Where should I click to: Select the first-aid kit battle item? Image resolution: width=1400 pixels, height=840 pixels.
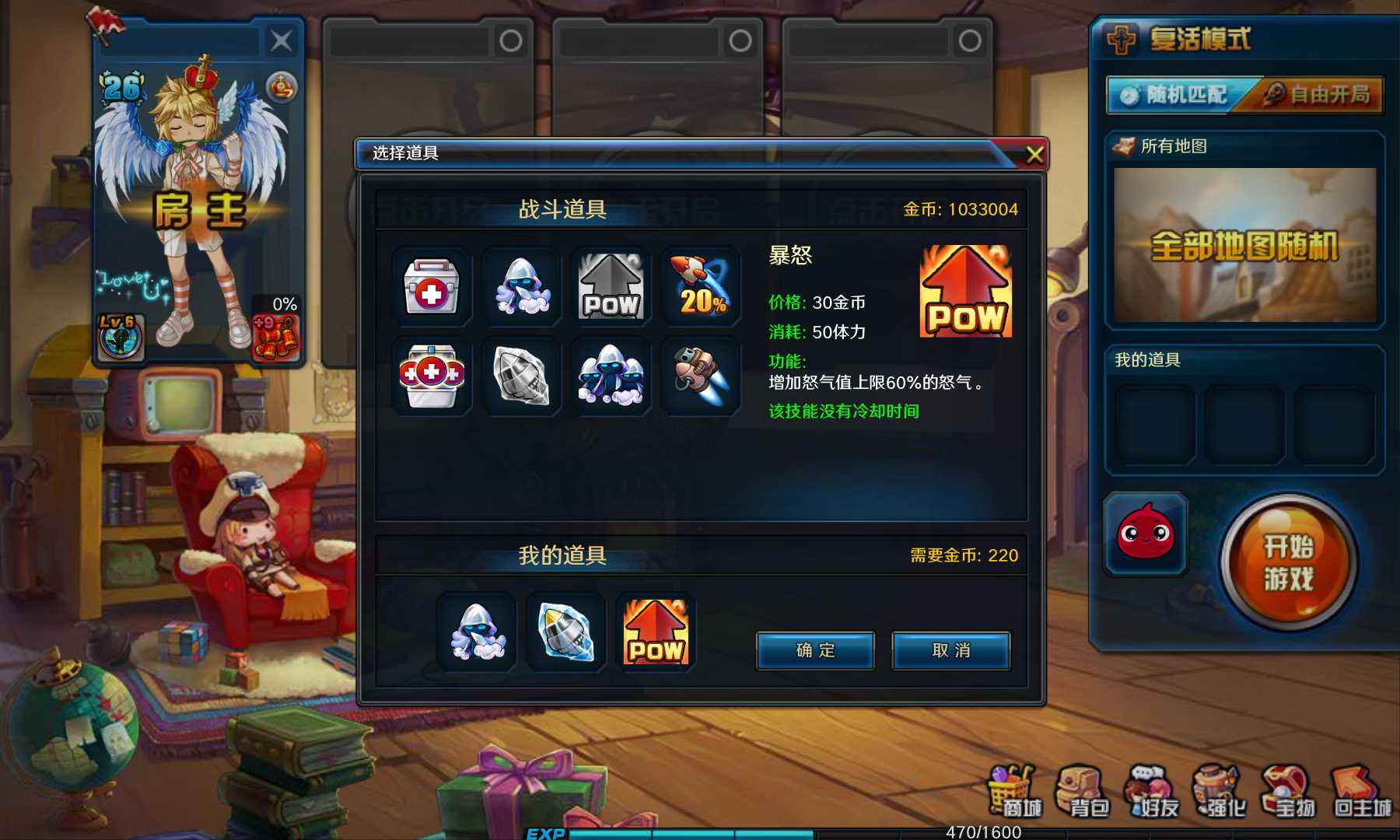pyautogui.click(x=432, y=288)
